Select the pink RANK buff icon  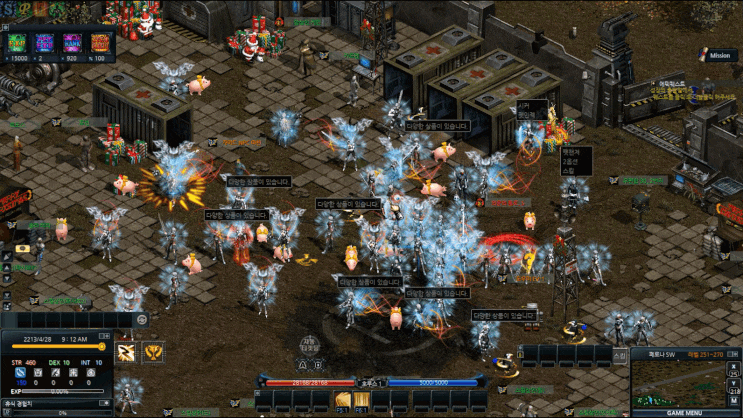point(72,43)
